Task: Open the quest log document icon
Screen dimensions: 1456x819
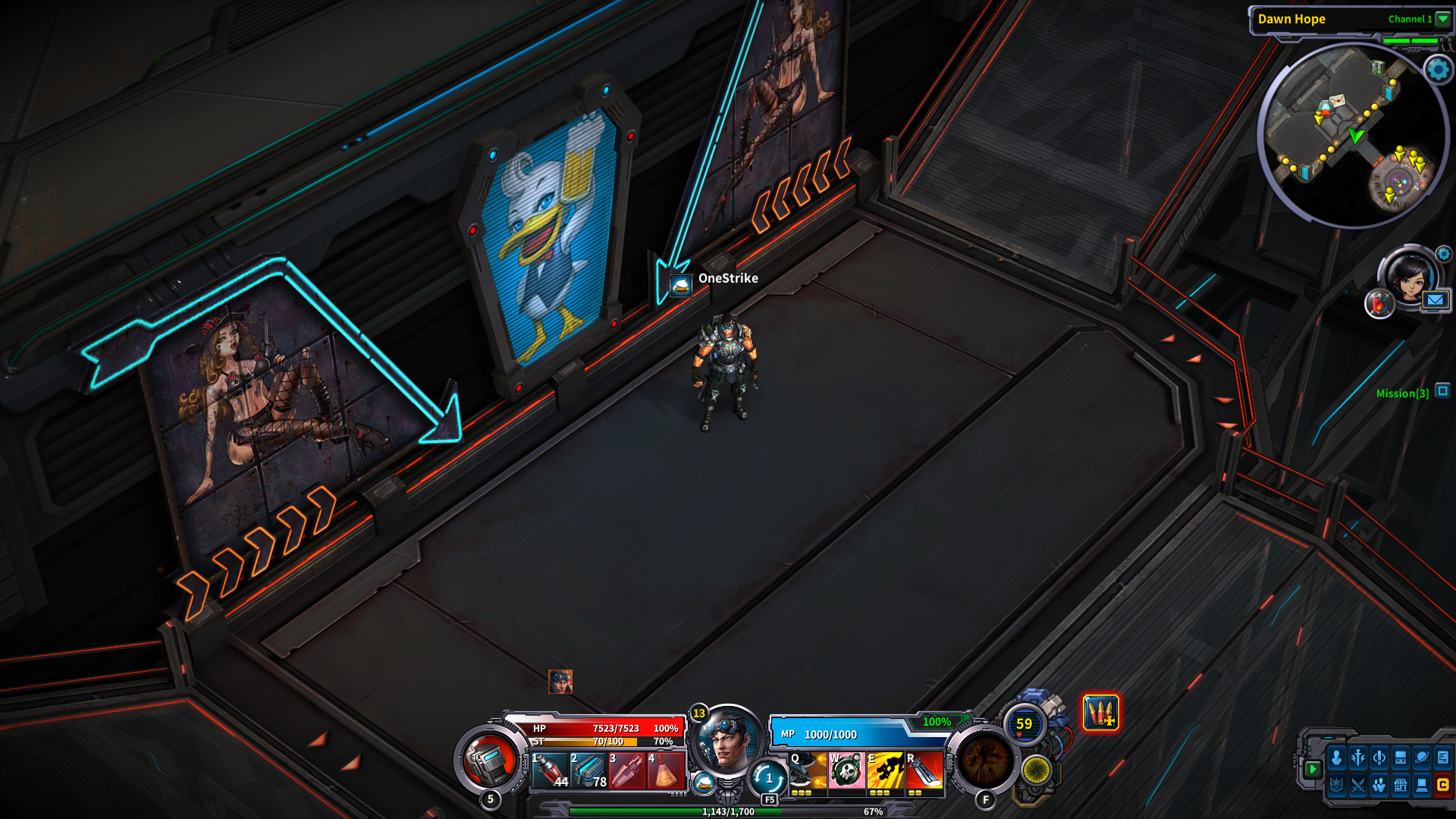Action: [x=1443, y=758]
